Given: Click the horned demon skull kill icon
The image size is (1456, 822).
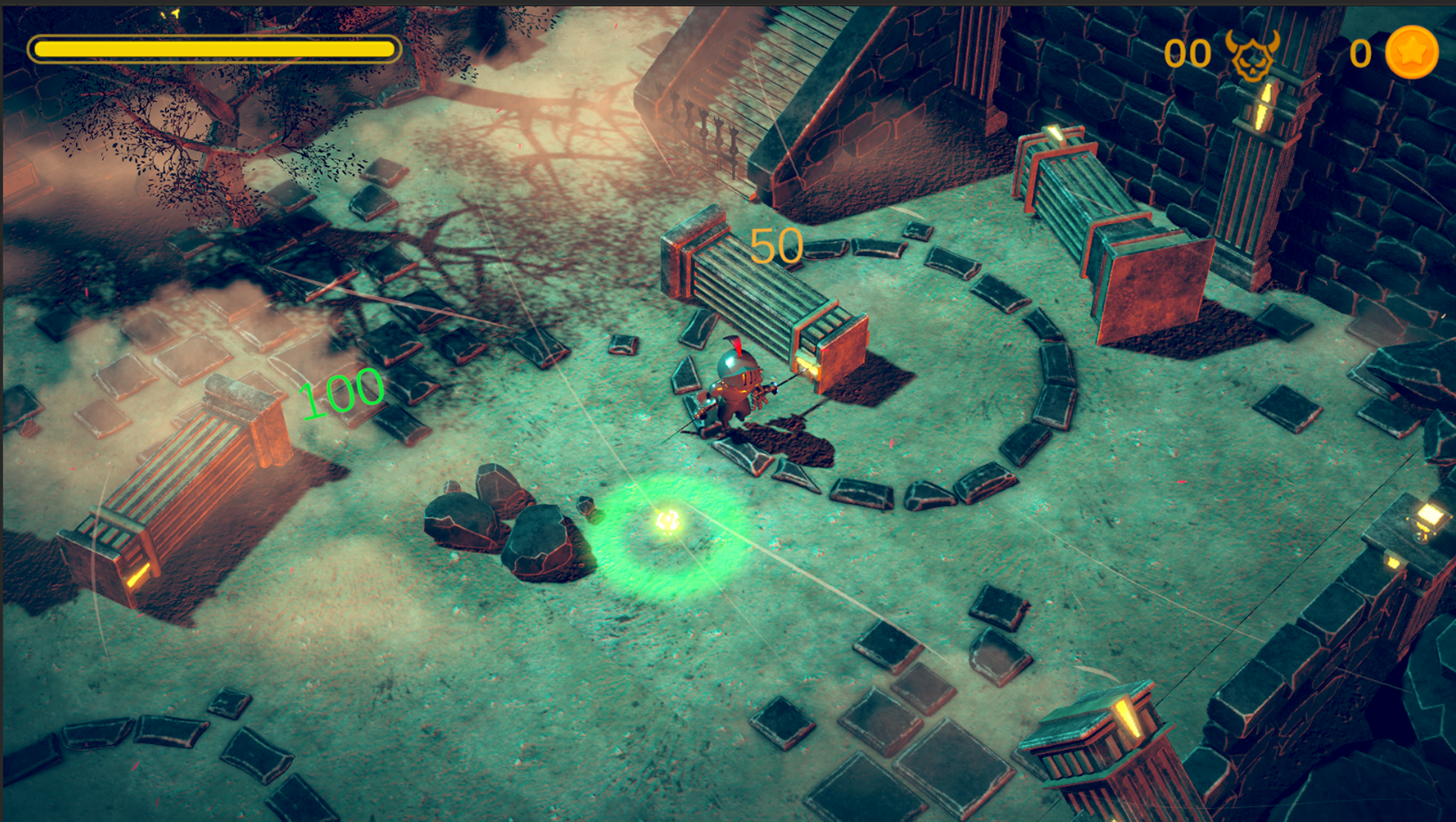Looking at the screenshot, I should pos(1252,55).
